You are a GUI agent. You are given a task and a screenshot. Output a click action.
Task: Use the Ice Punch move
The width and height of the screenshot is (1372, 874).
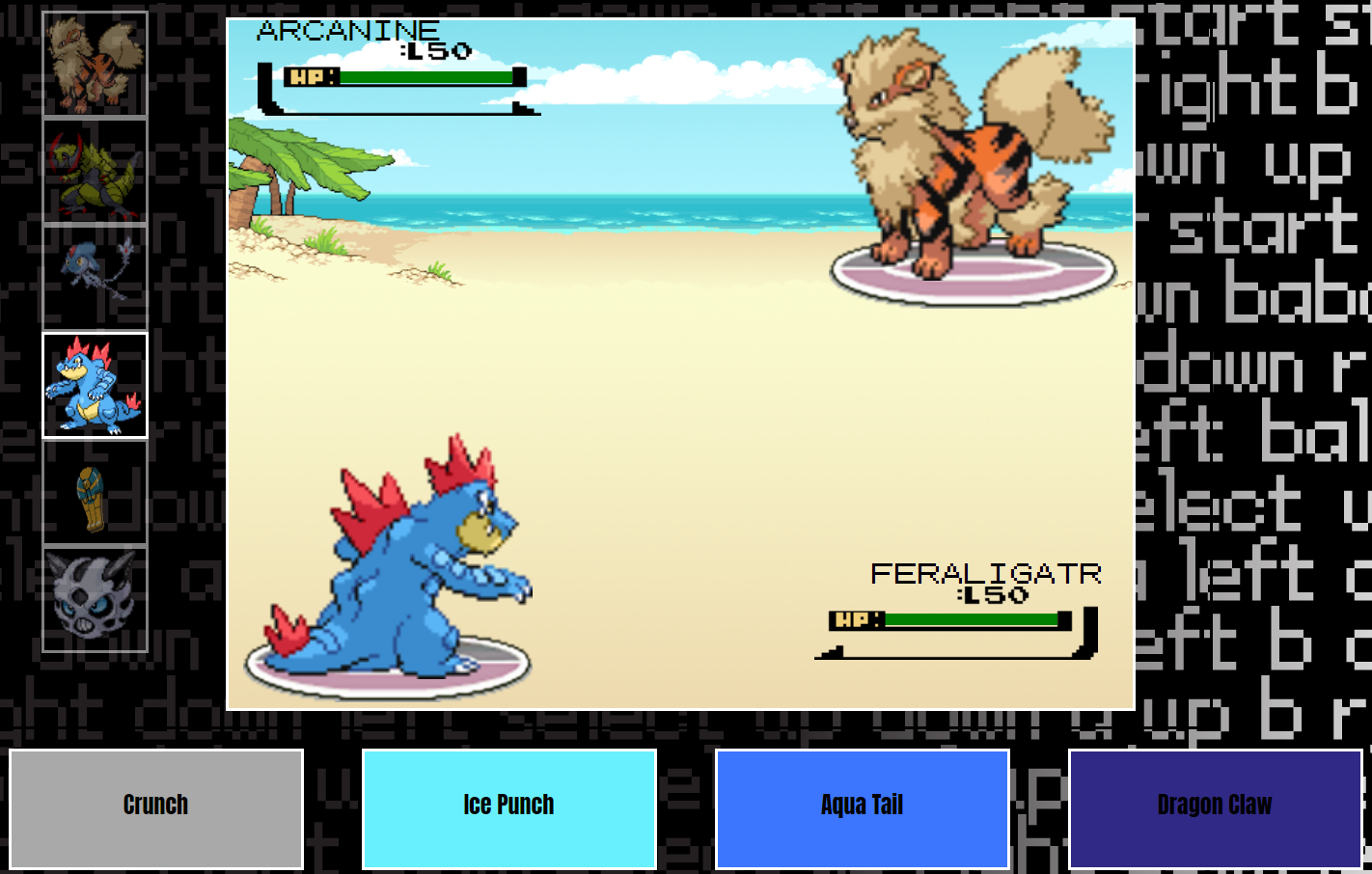point(508,808)
